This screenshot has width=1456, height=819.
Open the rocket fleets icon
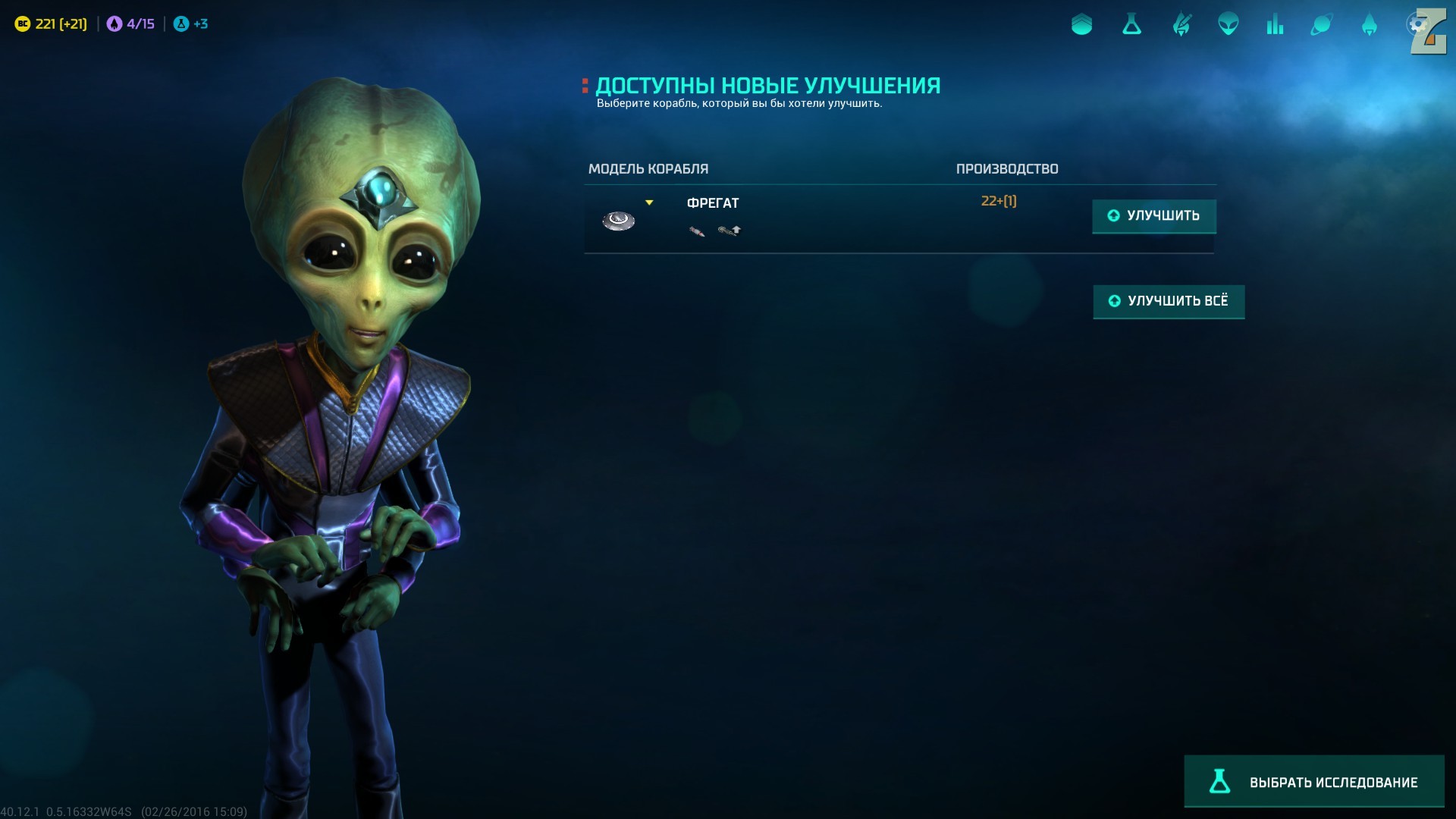[x=1369, y=25]
